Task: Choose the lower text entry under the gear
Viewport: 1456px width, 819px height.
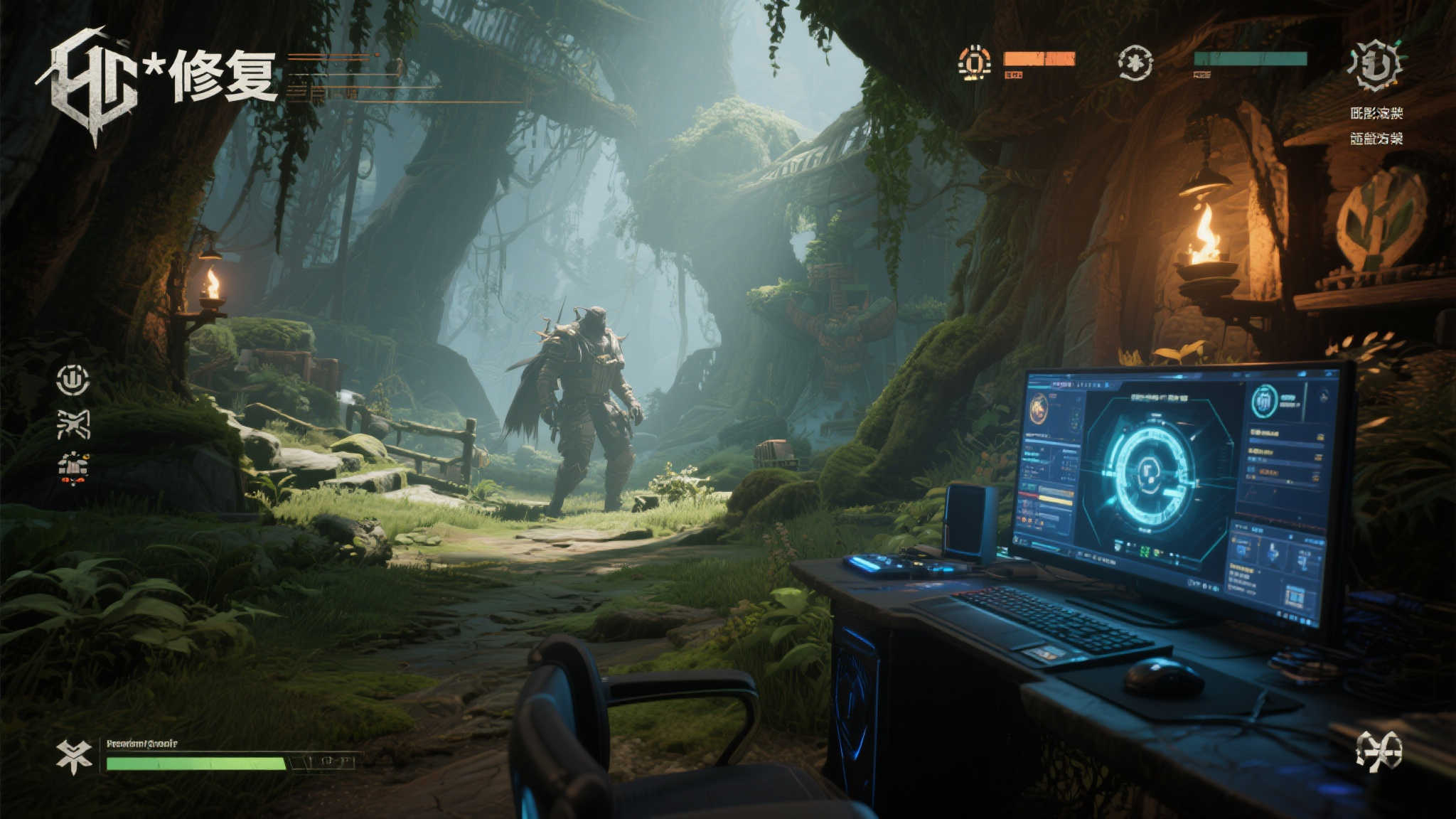Action: point(1376,139)
